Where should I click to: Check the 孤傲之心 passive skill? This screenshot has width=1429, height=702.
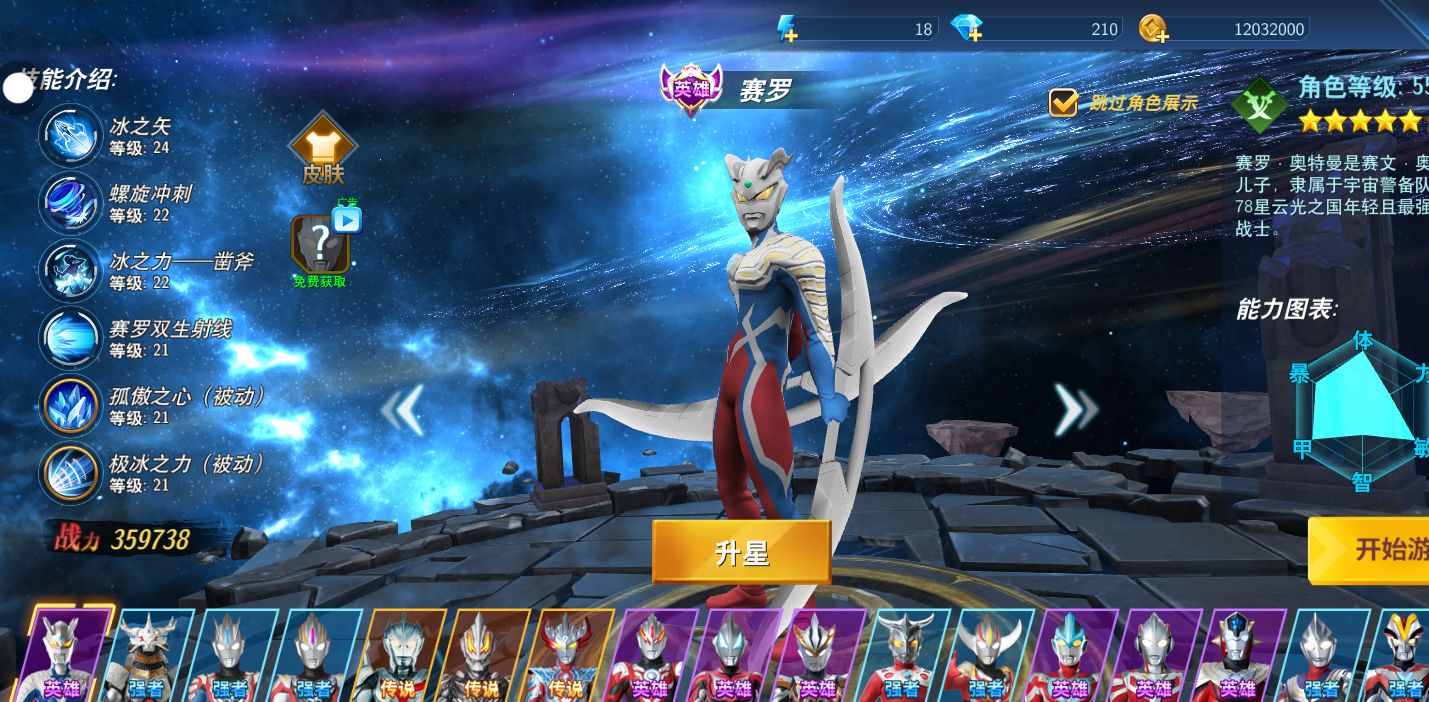[x=70, y=406]
